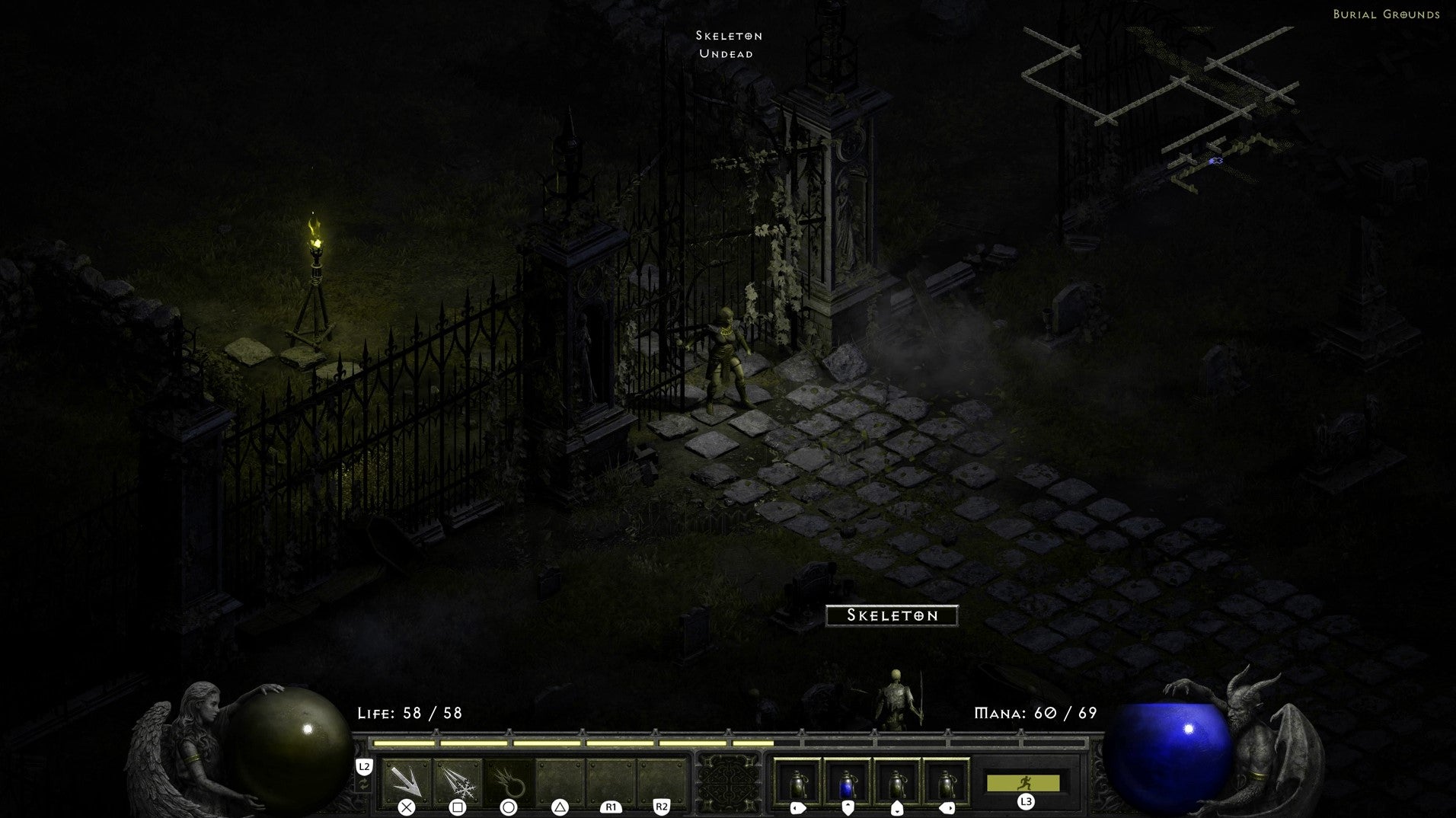Image resolution: width=1456 pixels, height=818 pixels.
Task: Click the Mana 60/69 text
Action: pyautogui.click(x=1036, y=714)
